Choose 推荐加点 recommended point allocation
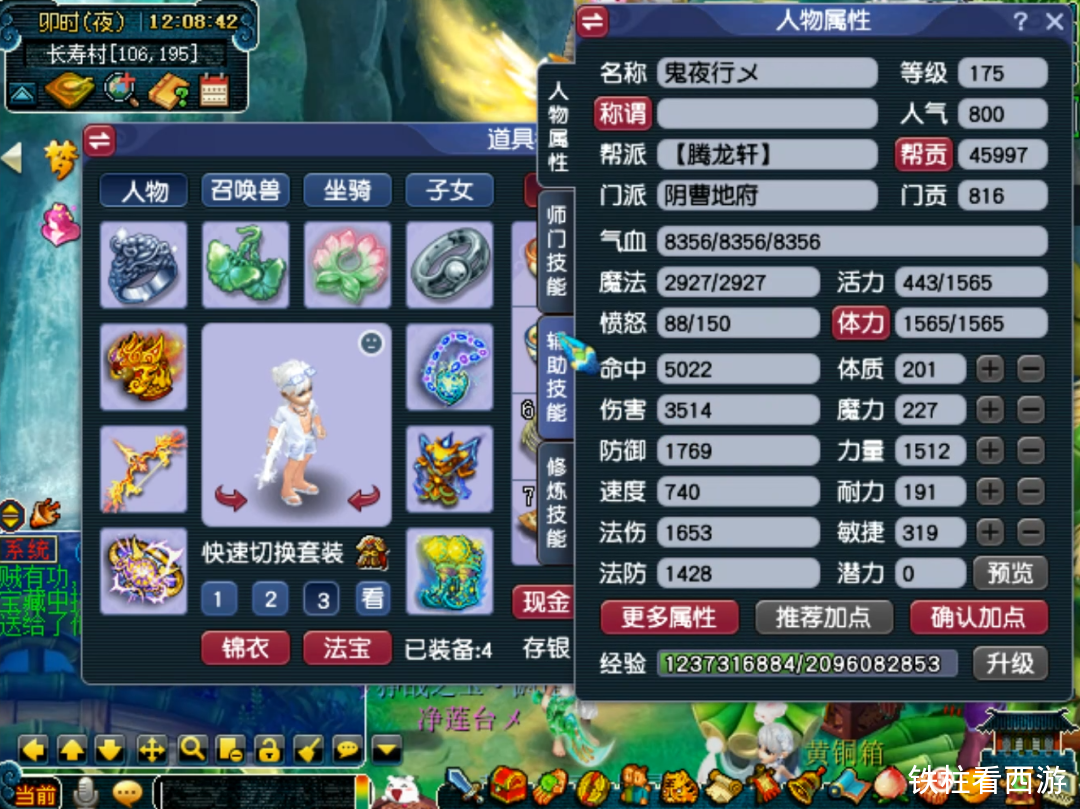The image size is (1080, 809). pos(823,617)
